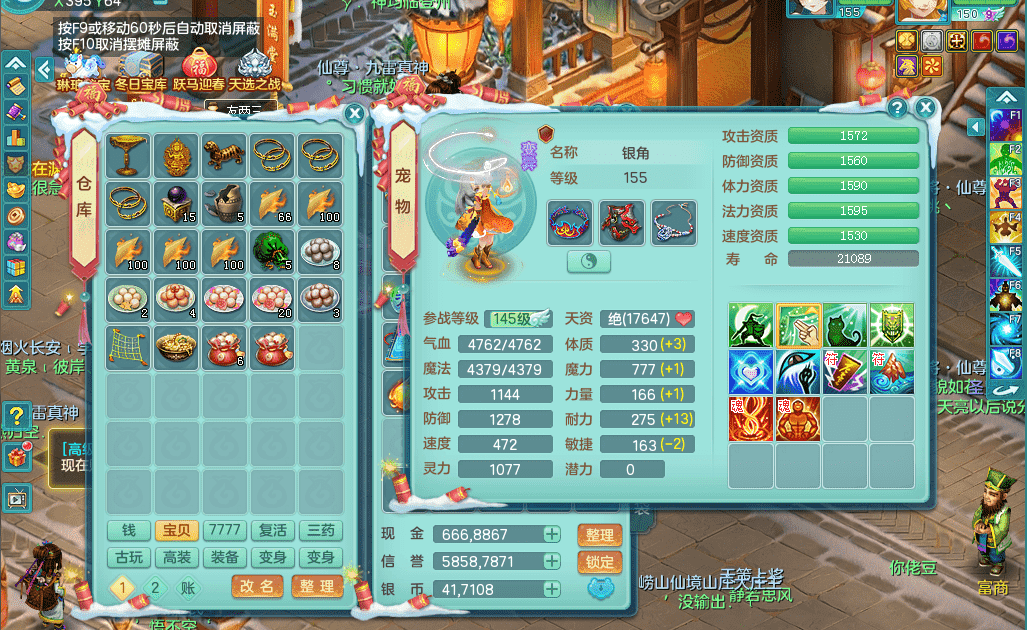
Task: Open the pet panel help button
Action: tap(897, 108)
